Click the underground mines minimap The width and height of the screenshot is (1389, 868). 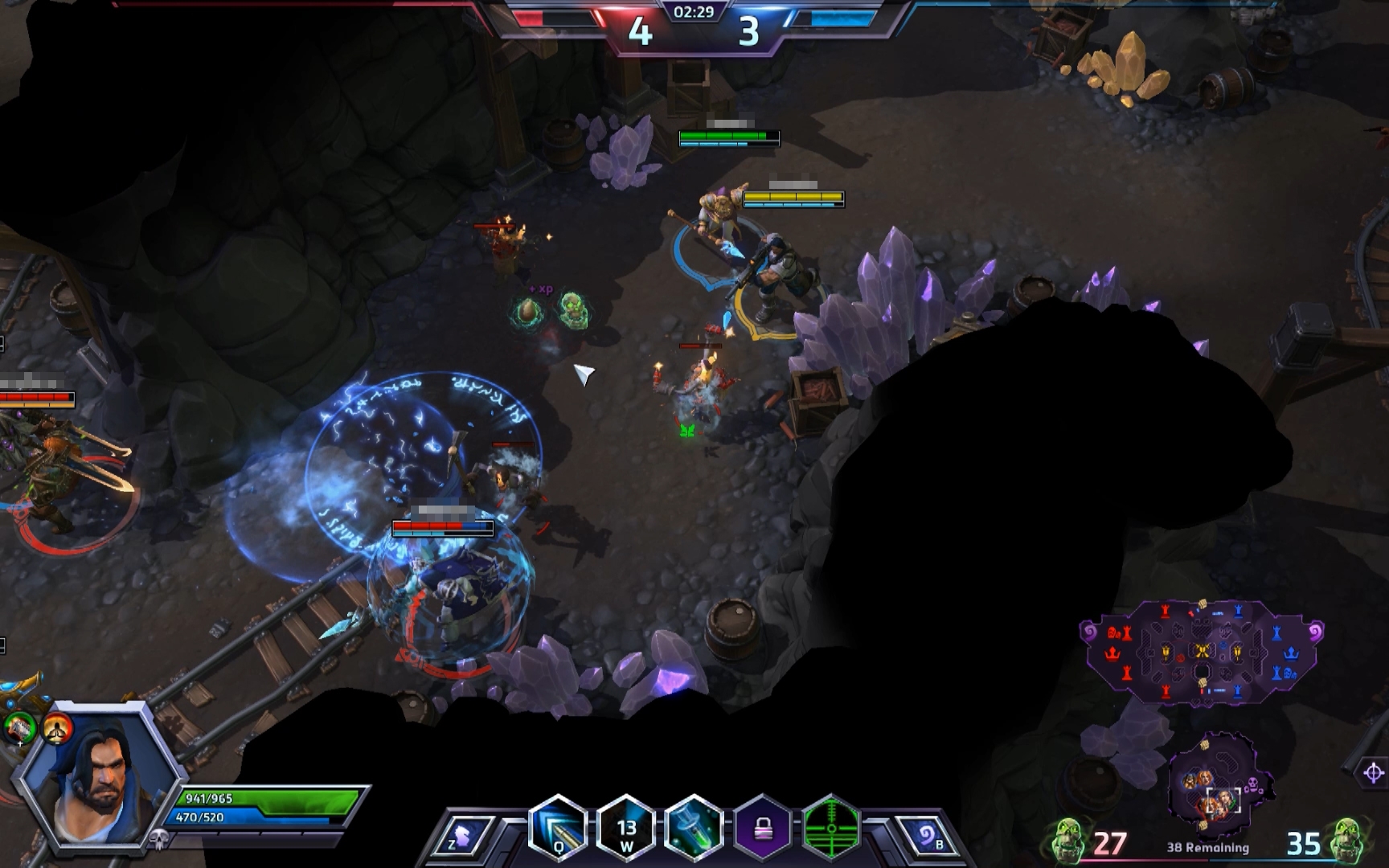coord(1218,784)
